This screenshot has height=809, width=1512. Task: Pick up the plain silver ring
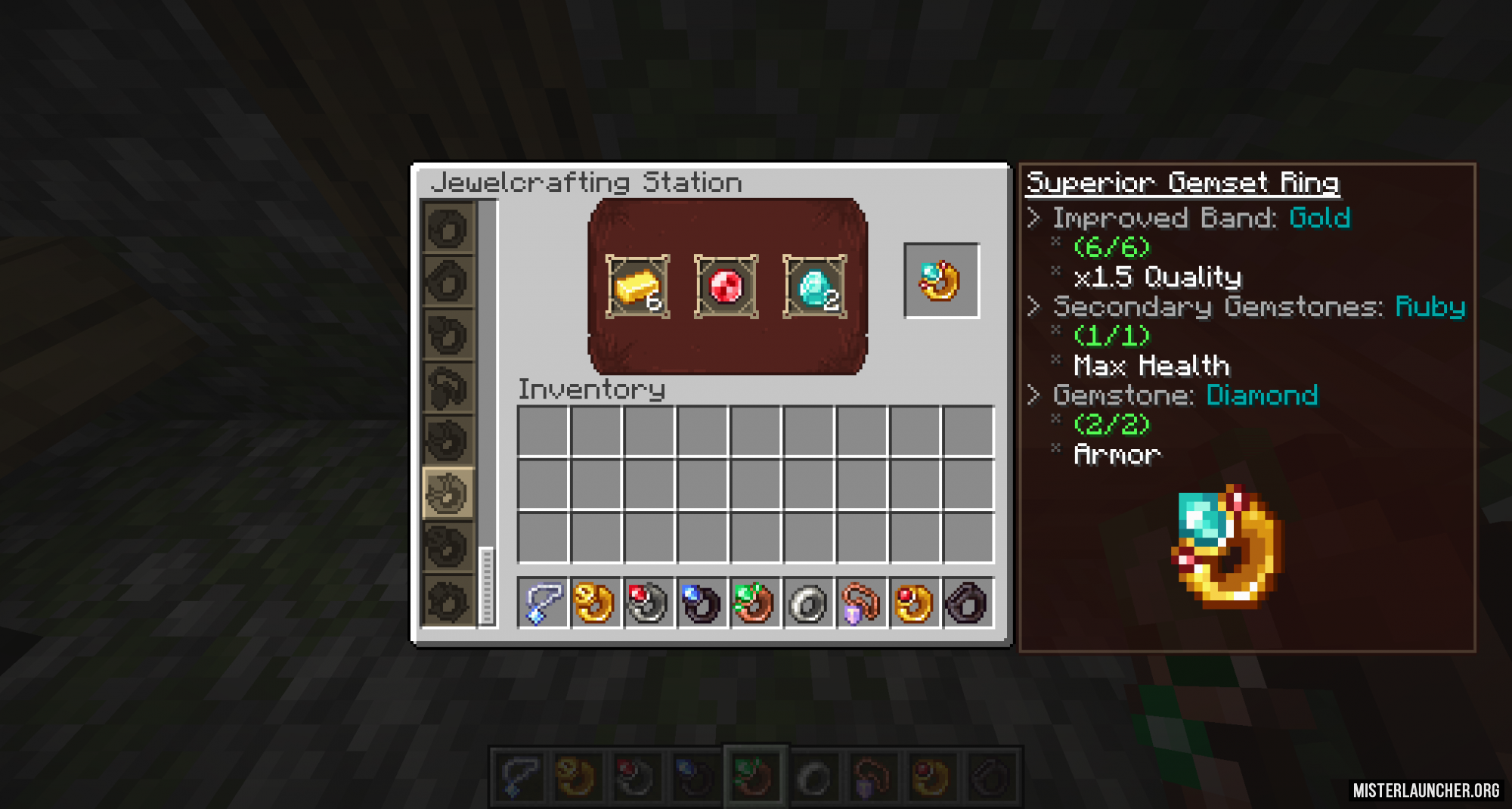(x=808, y=603)
